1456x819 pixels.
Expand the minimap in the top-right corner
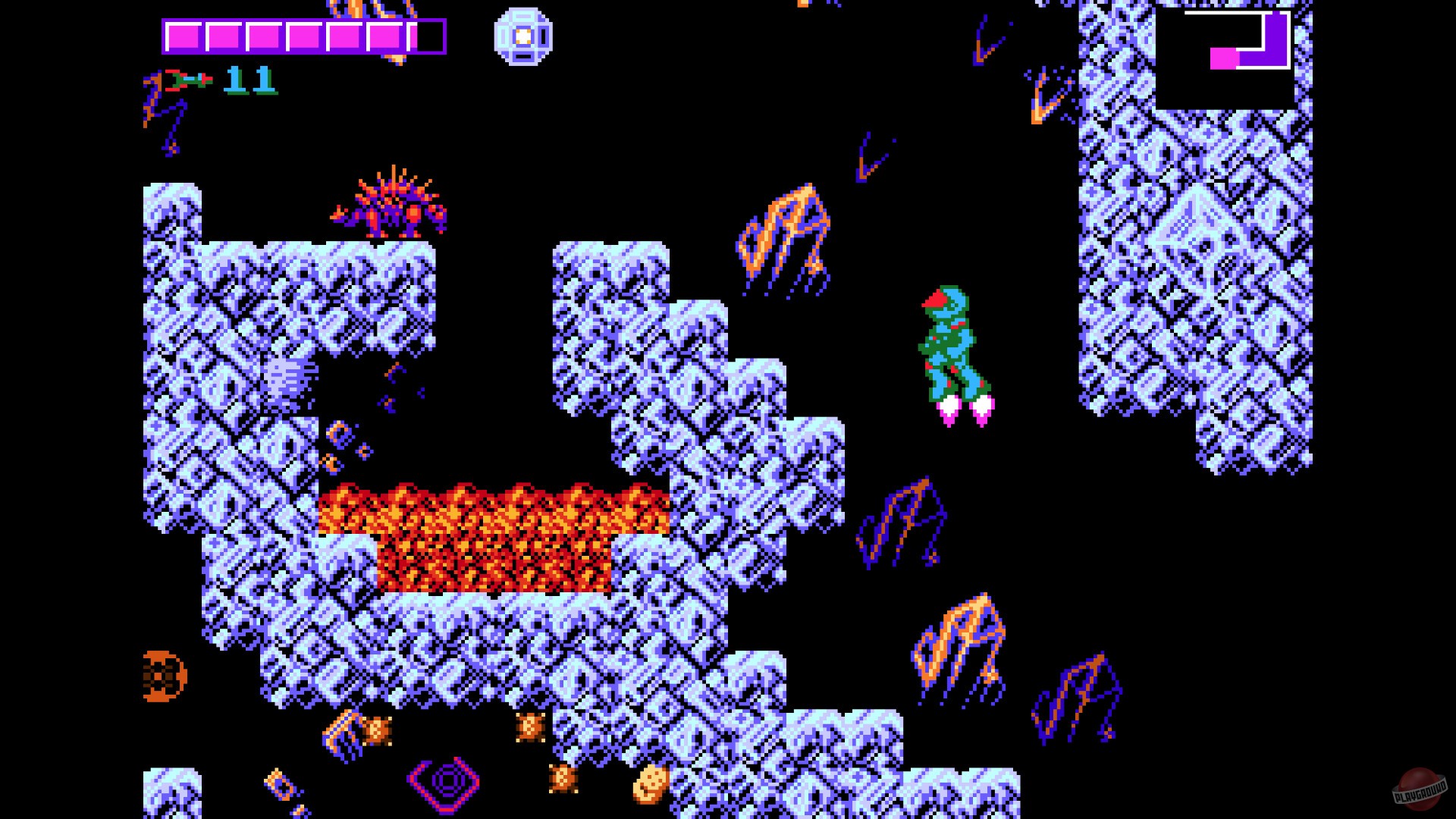point(1221,57)
